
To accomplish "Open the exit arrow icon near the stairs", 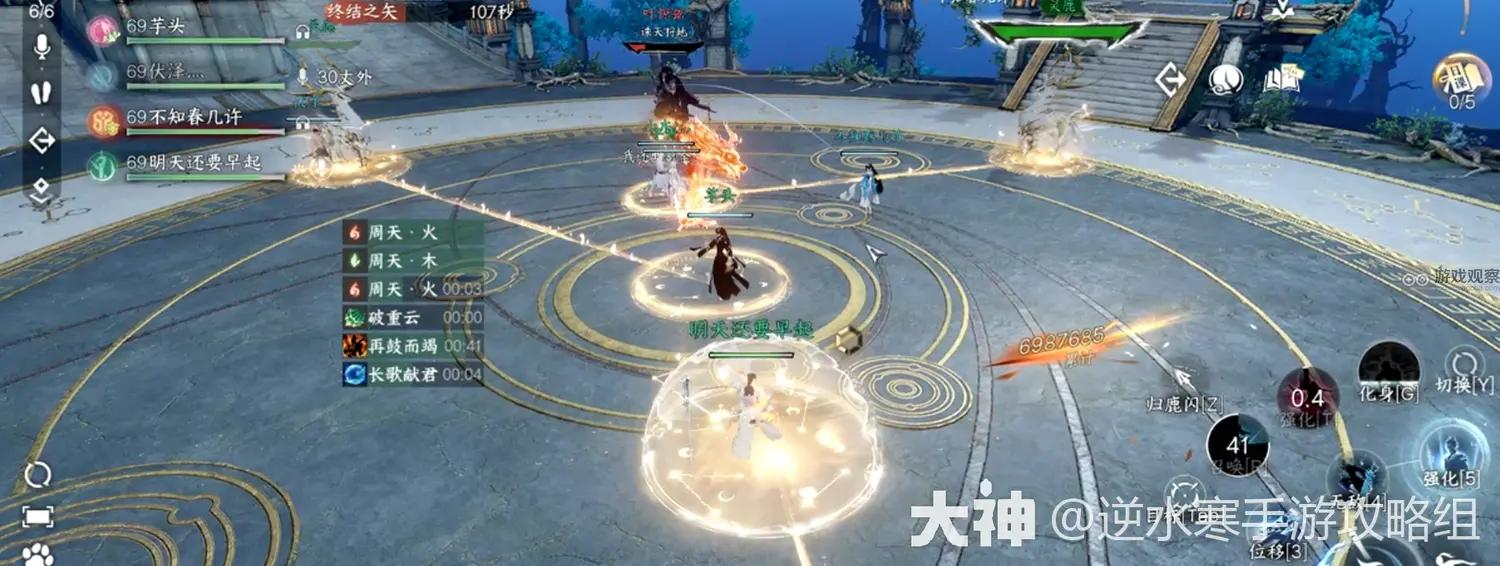I will [1171, 80].
